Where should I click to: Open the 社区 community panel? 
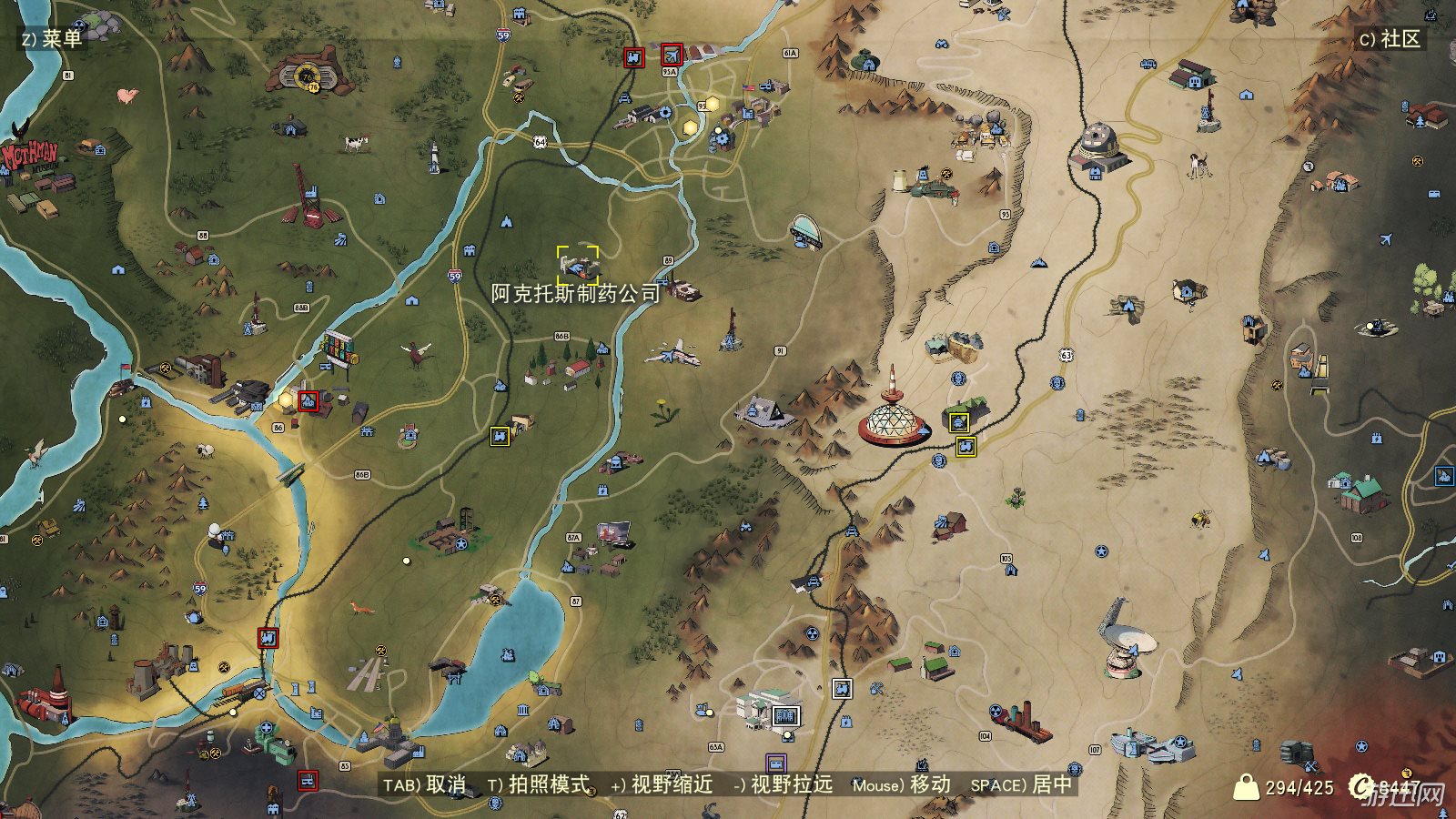coord(1390,38)
